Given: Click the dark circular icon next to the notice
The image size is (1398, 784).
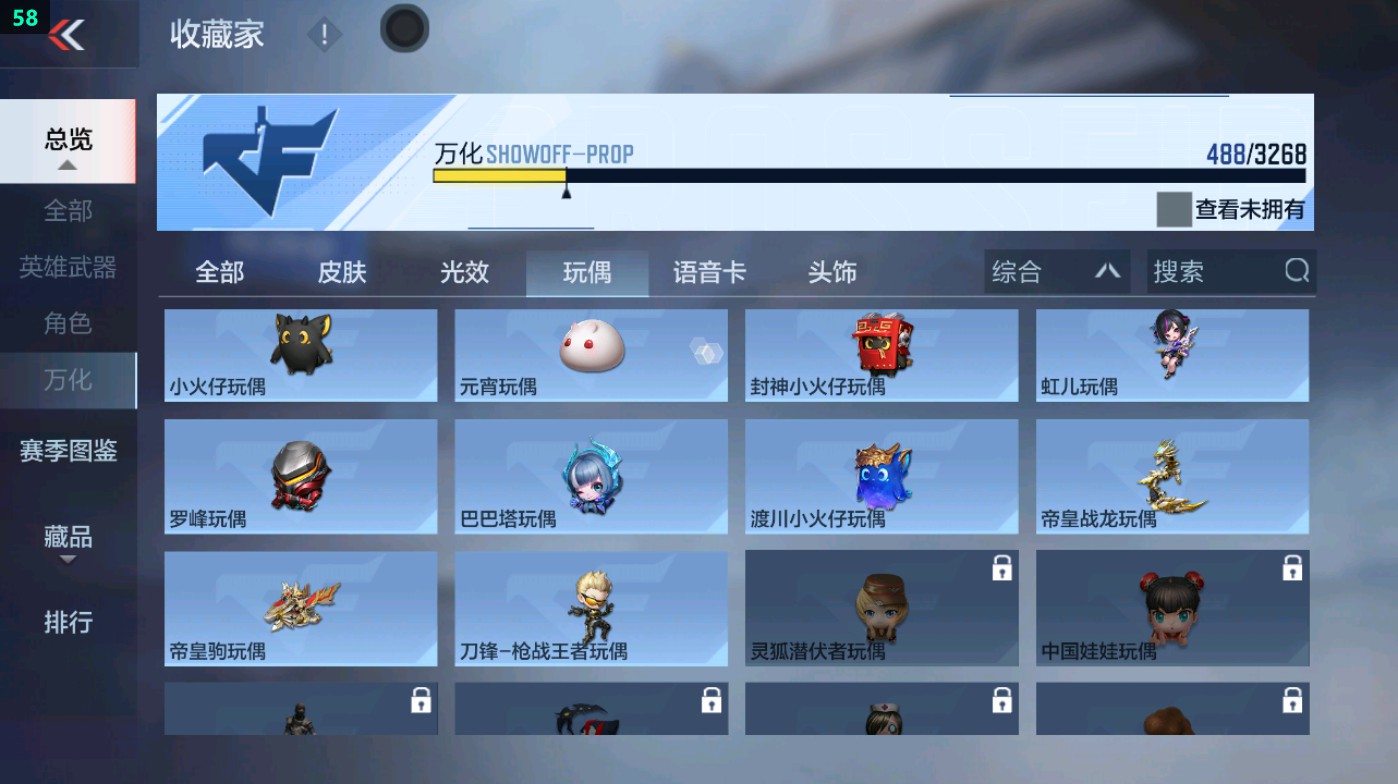Looking at the screenshot, I should pyautogui.click(x=403, y=29).
